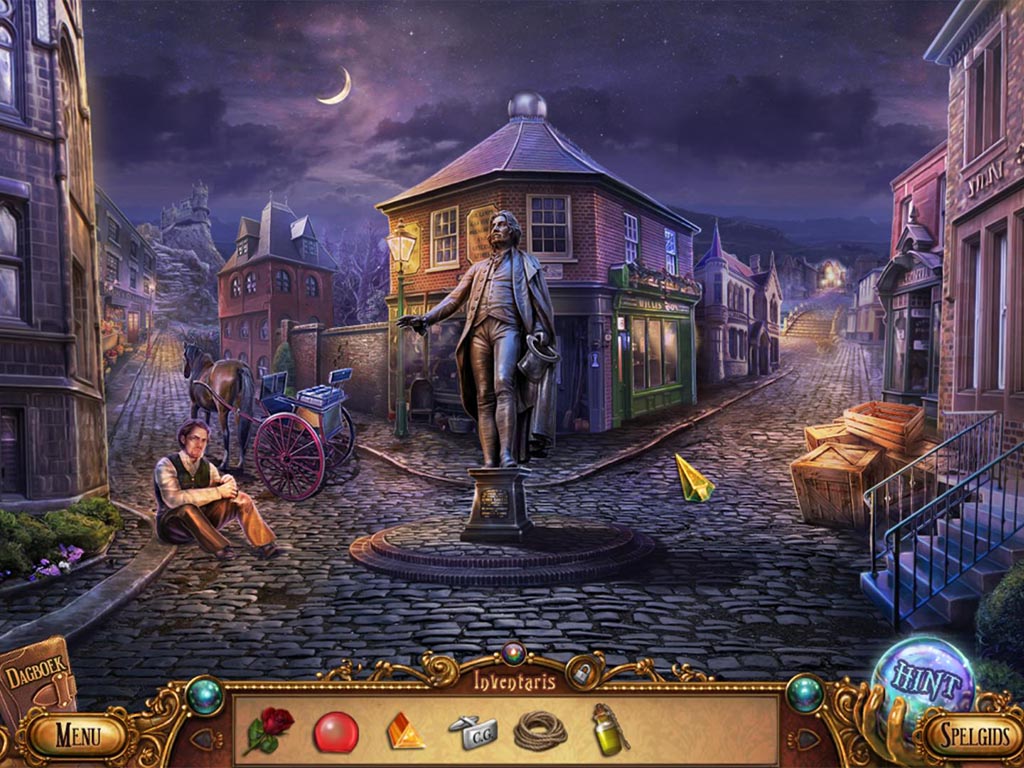Pick the red ball inventory item
This screenshot has height=768, width=1024.
click(x=336, y=732)
